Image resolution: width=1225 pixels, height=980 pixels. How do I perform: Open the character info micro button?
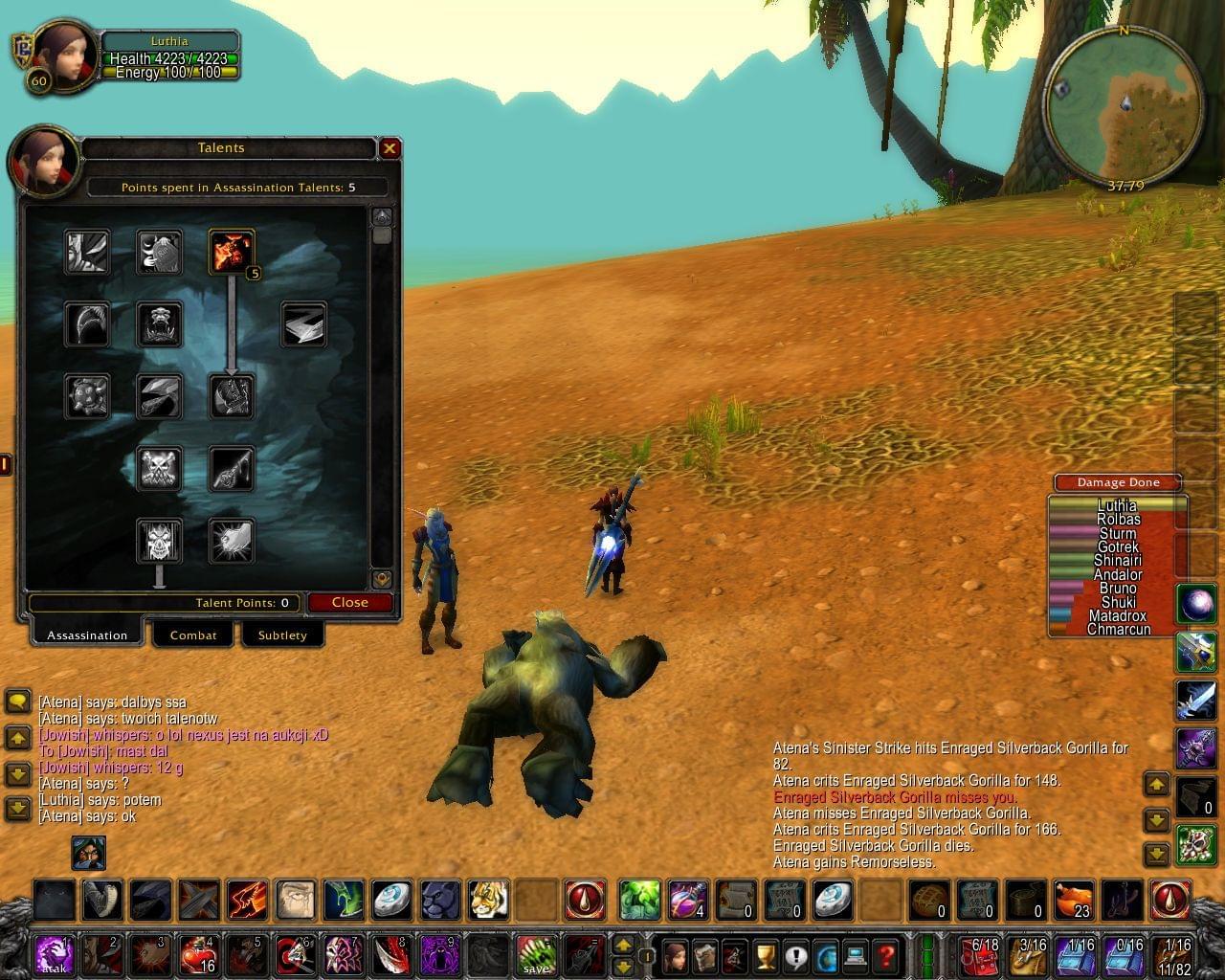[x=676, y=955]
